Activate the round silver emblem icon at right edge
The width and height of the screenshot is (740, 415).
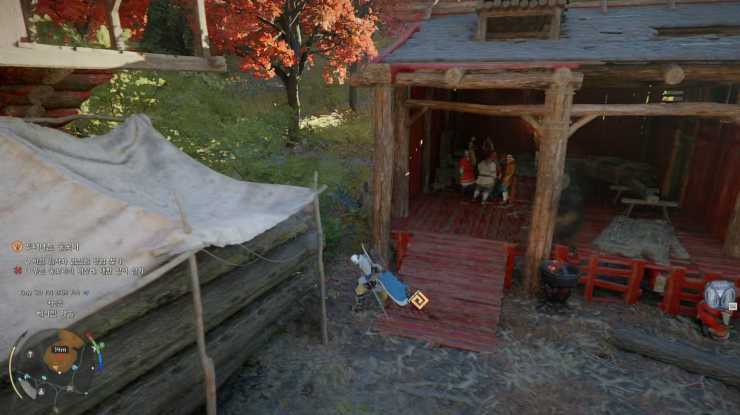[x=720, y=295]
